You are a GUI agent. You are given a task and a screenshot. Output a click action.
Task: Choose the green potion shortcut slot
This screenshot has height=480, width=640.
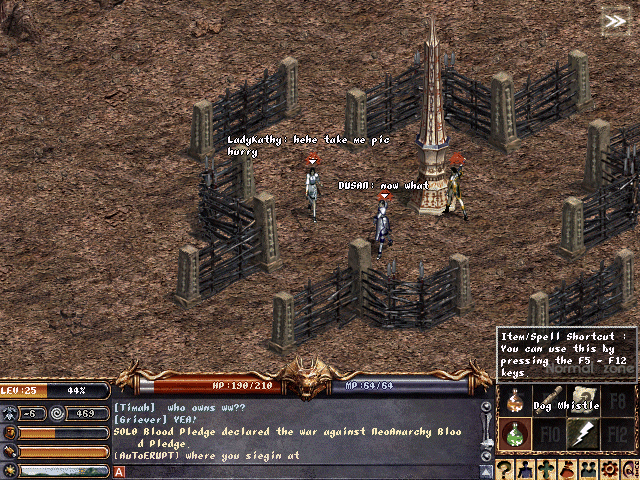click(514, 435)
